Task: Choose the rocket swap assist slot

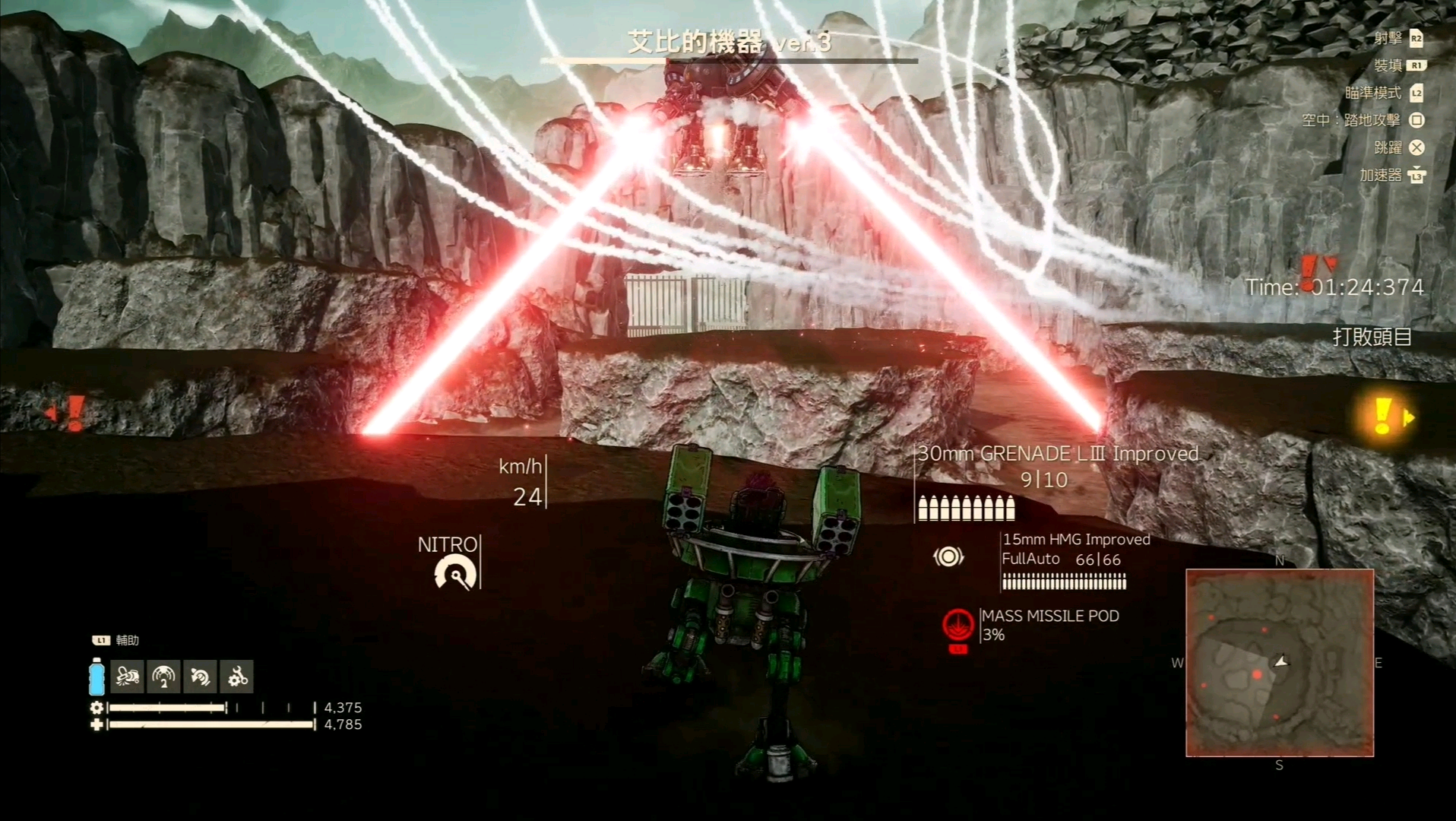Action: click(200, 677)
